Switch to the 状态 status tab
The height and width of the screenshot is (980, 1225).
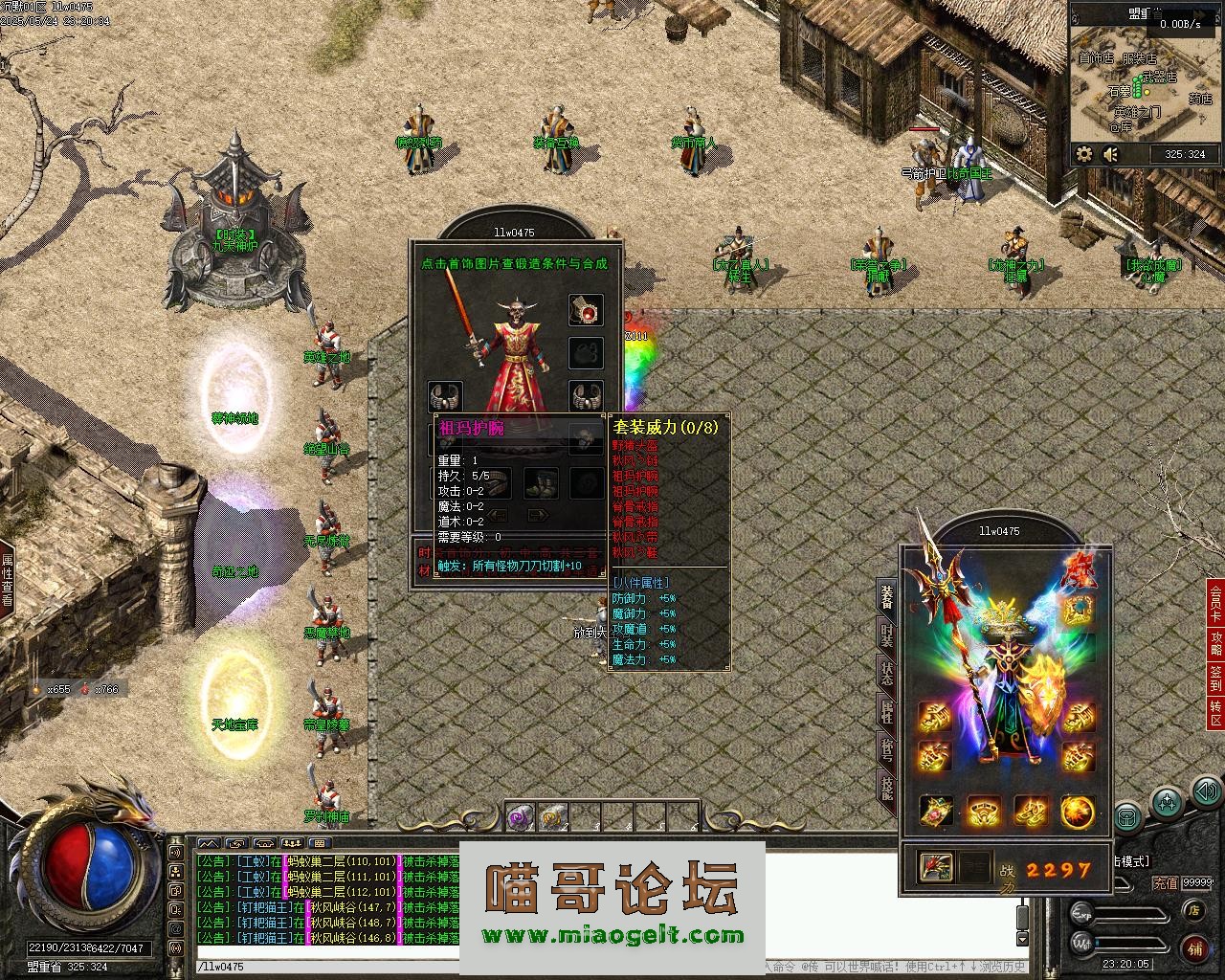[x=887, y=673]
